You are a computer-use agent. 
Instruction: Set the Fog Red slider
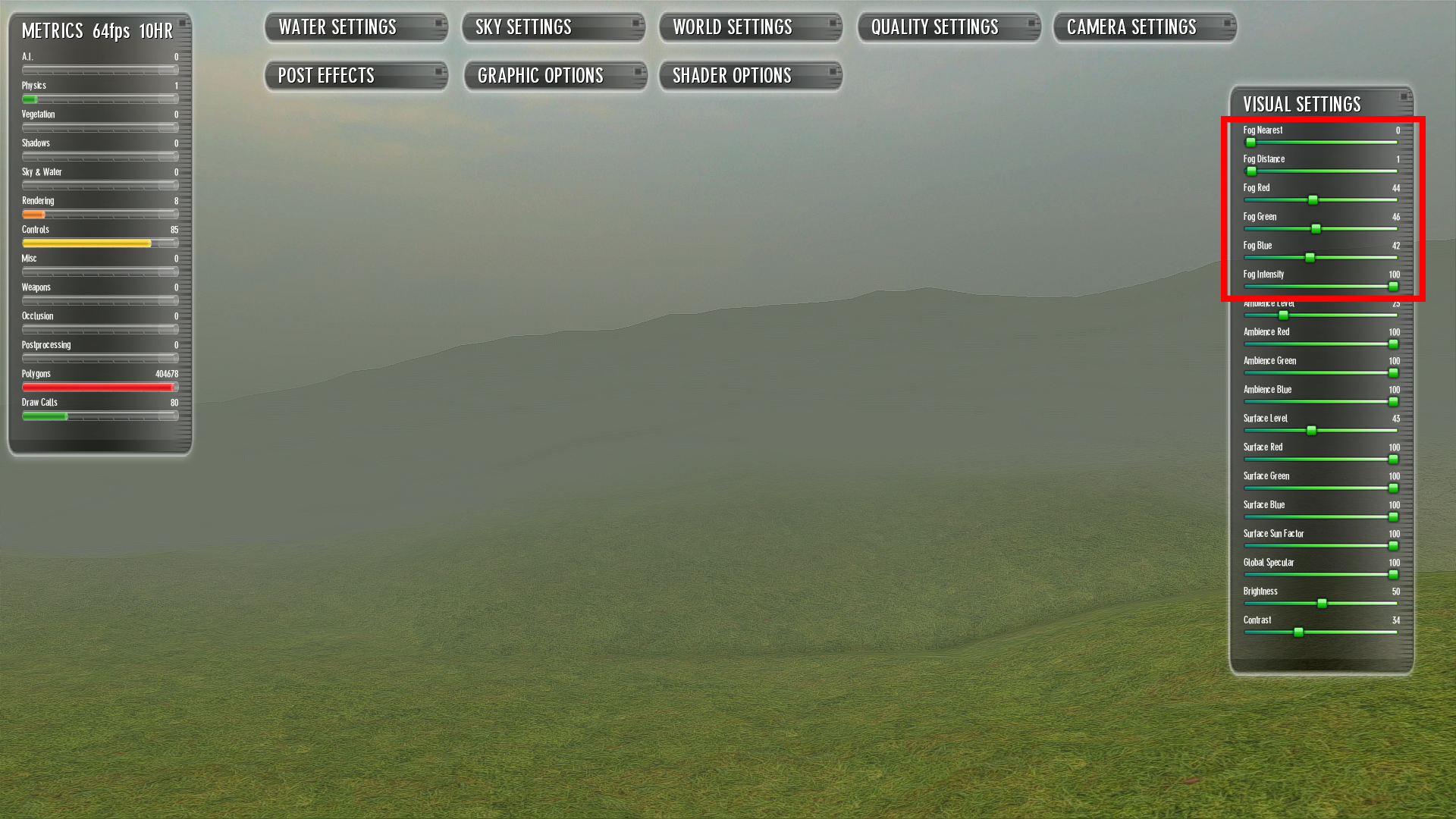[x=1313, y=200]
